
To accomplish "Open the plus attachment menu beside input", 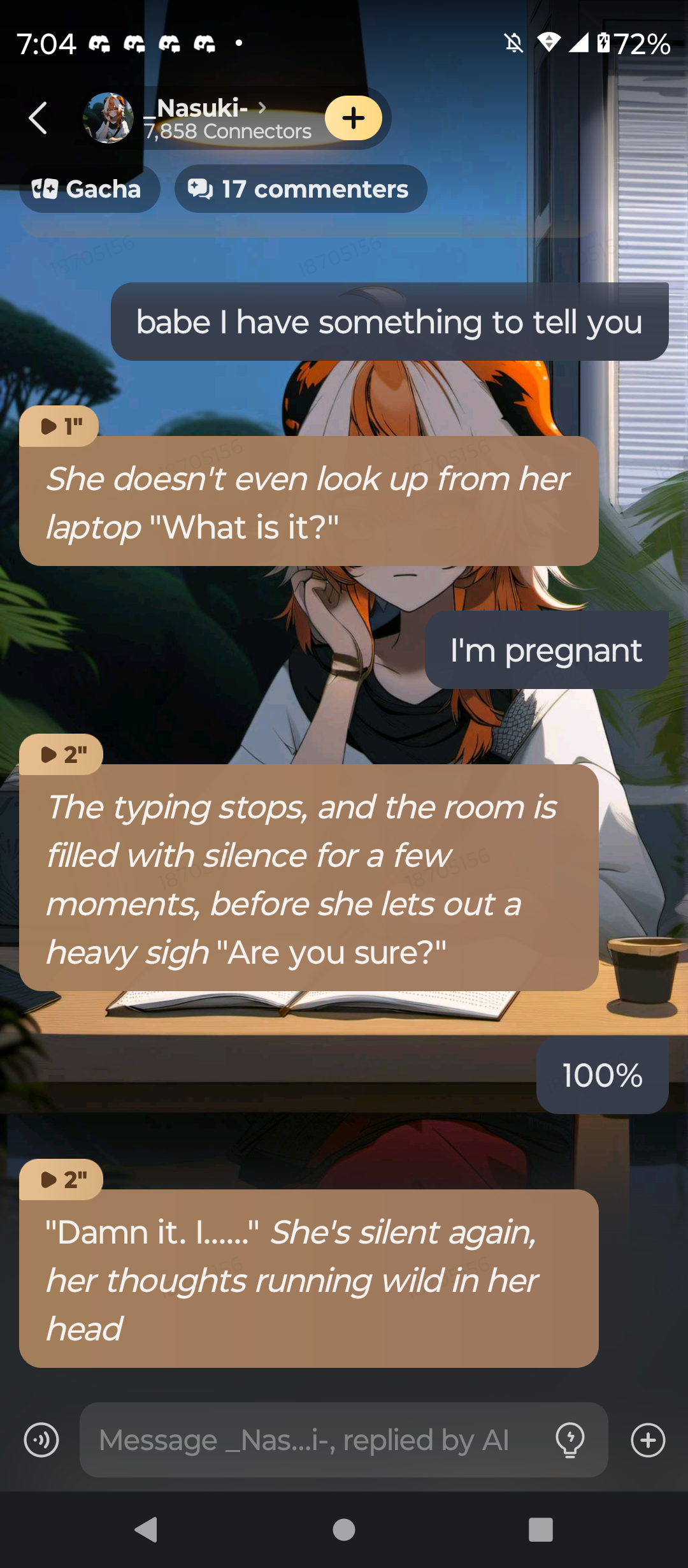I will point(648,1440).
